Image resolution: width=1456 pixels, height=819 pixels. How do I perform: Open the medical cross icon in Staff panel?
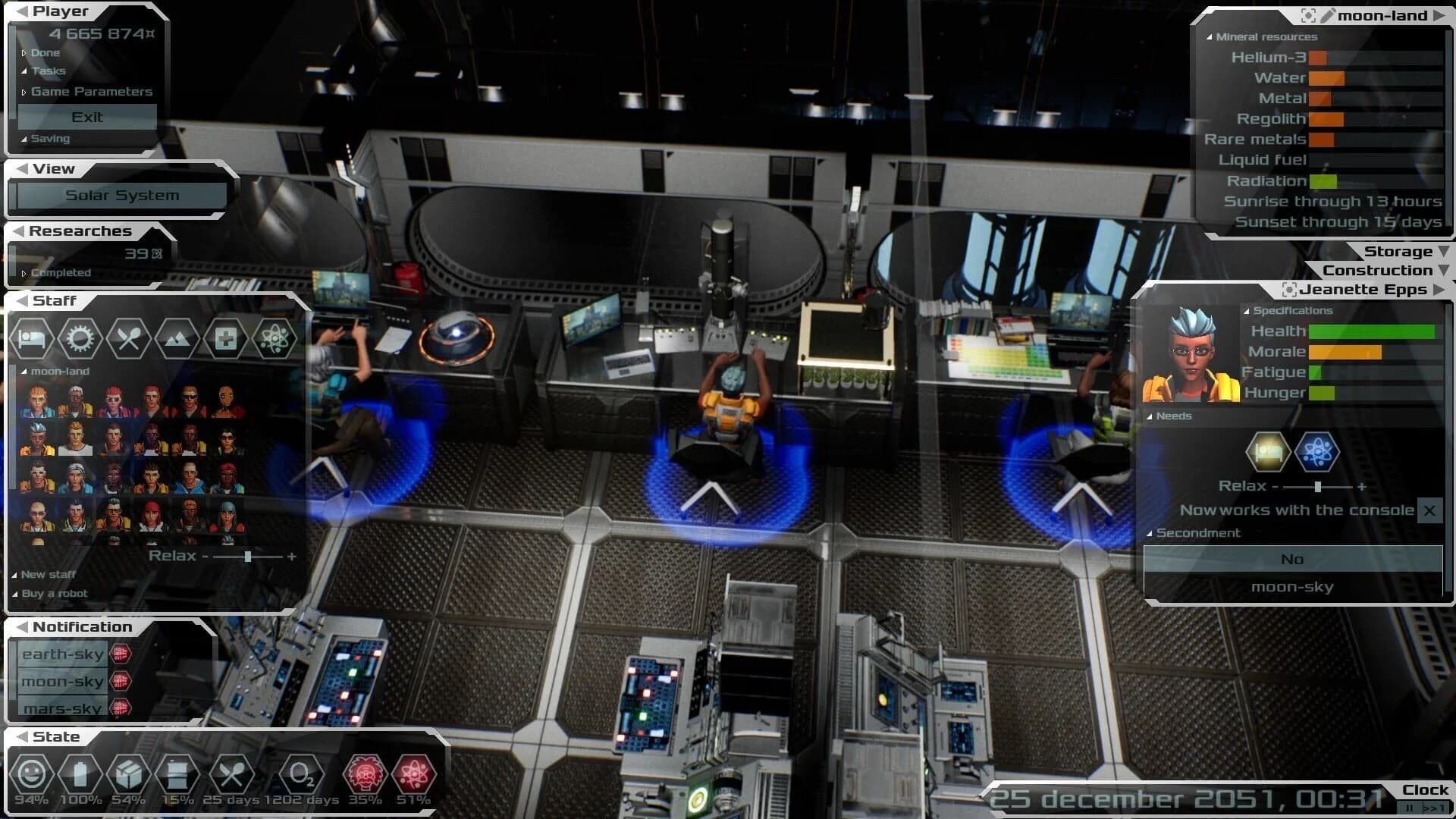227,338
